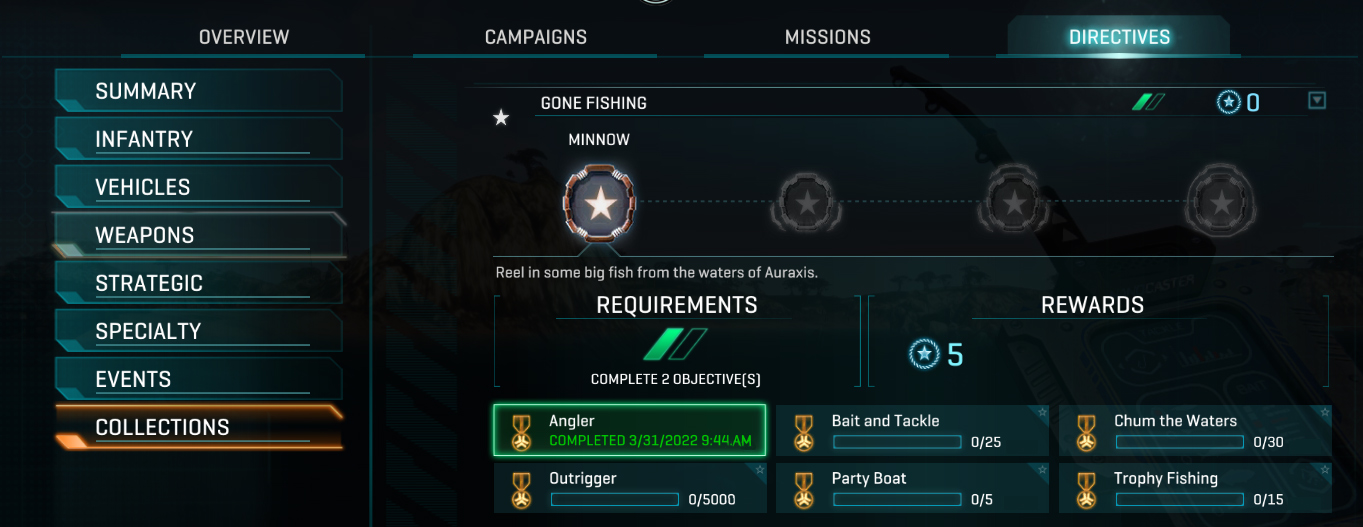The width and height of the screenshot is (1363, 527).
Task: Open the Strategic directive category
Action: coord(198,283)
